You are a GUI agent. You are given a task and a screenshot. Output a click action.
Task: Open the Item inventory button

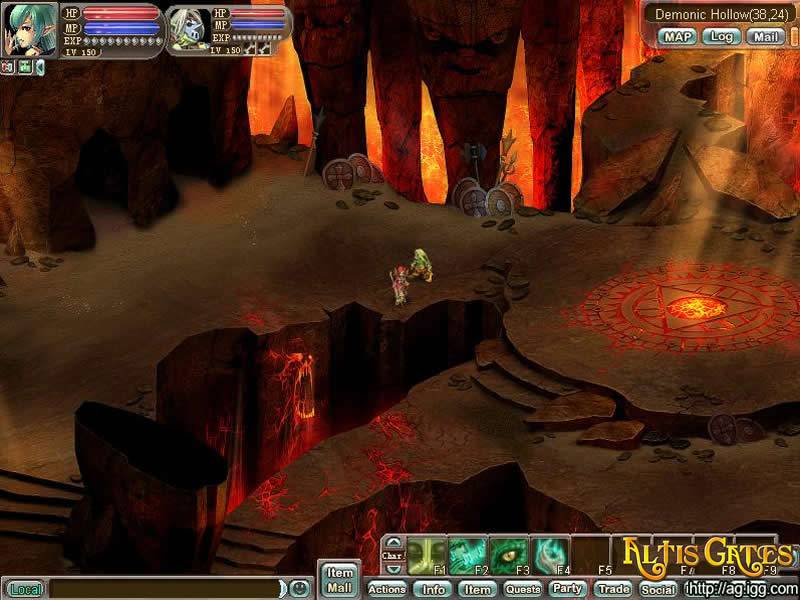[478, 589]
